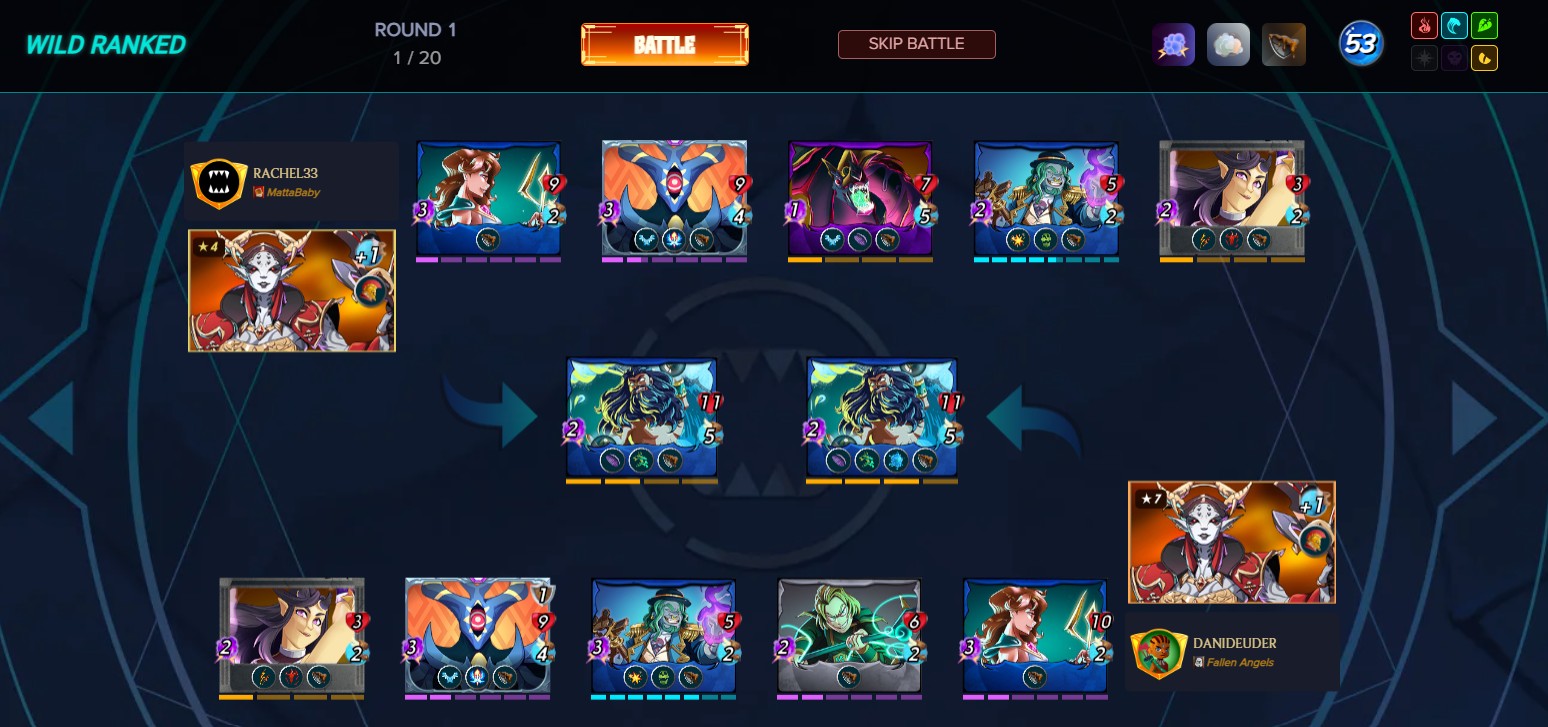Inspect the purple bubbles ruleset icon
This screenshot has height=727, width=1548.
(1174, 44)
